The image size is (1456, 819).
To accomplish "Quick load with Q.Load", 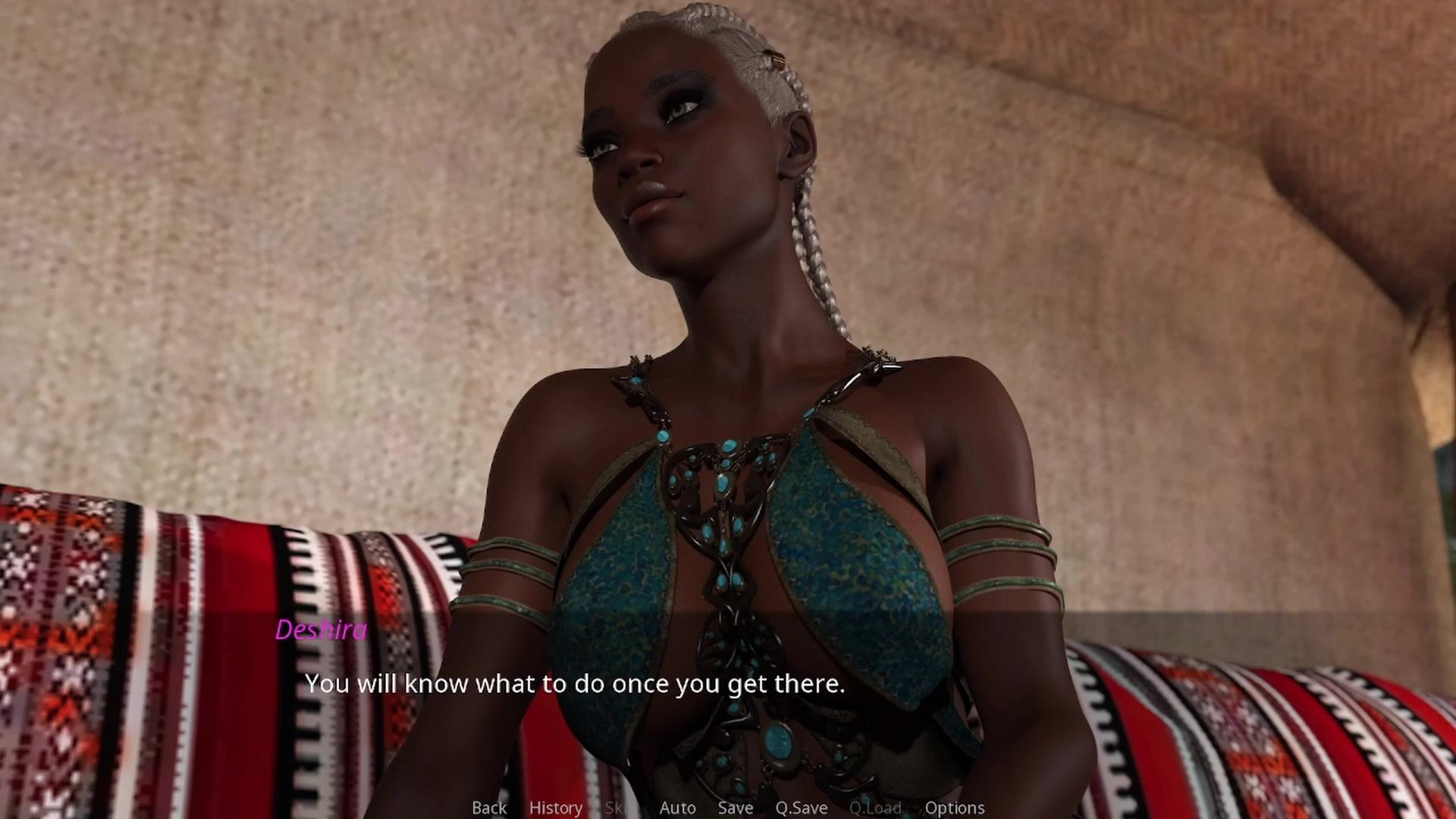I will [875, 808].
